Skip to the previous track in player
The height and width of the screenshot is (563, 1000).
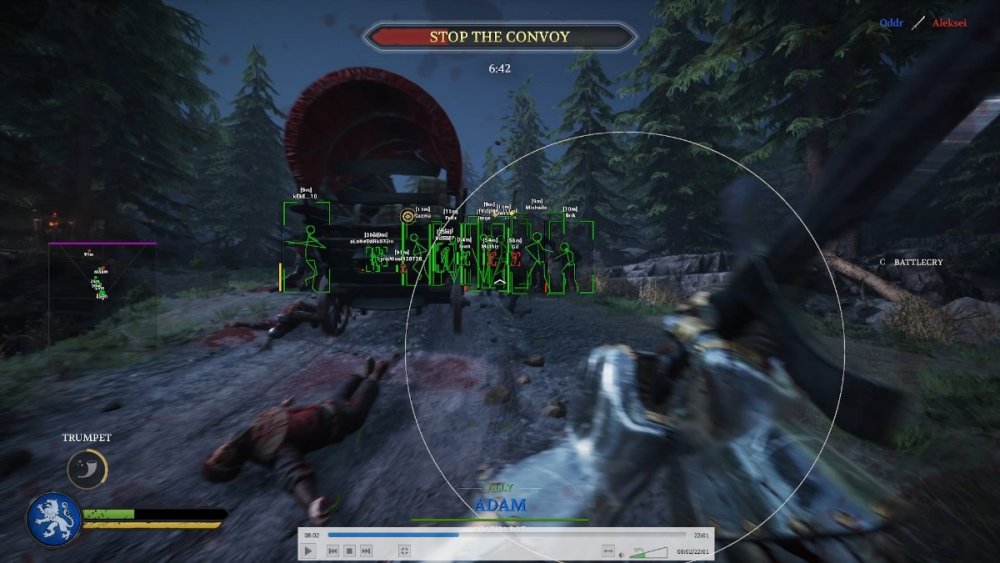[333, 551]
